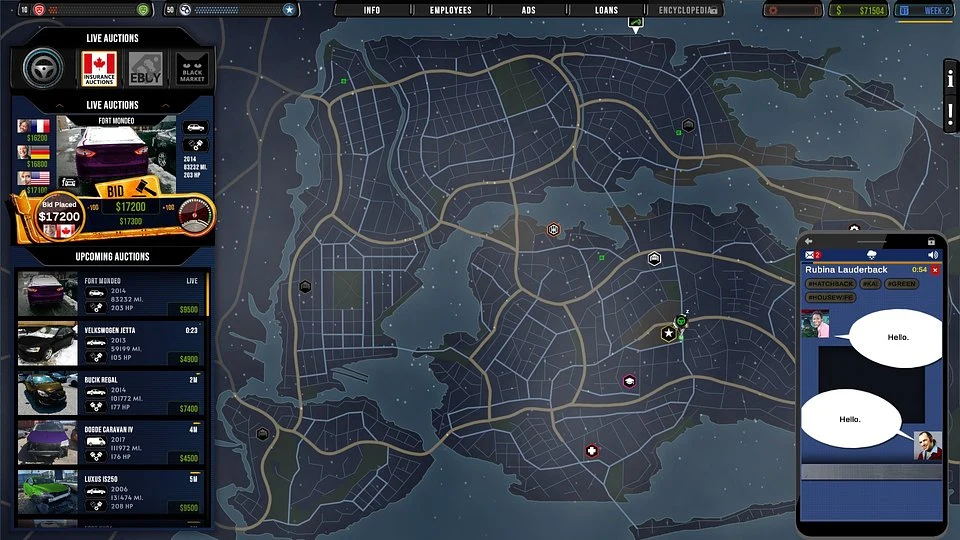Image resolution: width=960 pixels, height=540 pixels.
Task: Switch to the EBUY auction source
Action: pyautogui.click(x=146, y=69)
